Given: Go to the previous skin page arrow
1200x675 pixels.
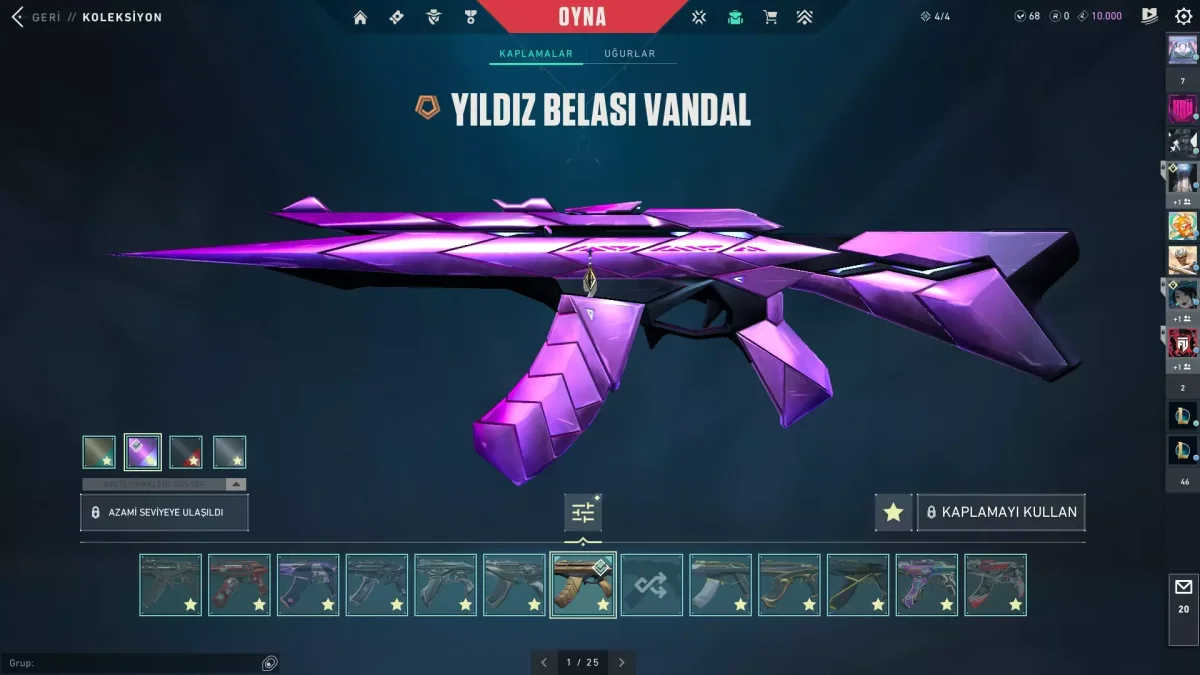Looking at the screenshot, I should coord(544,662).
